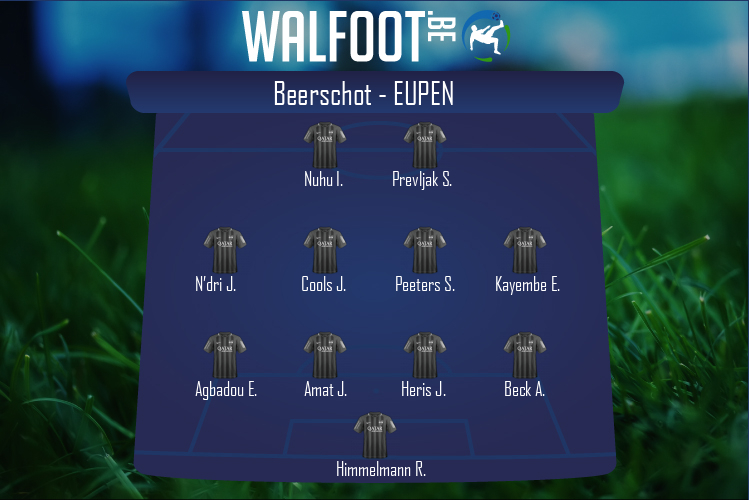Click the Beerschot - EUPEN match header

click(x=375, y=93)
